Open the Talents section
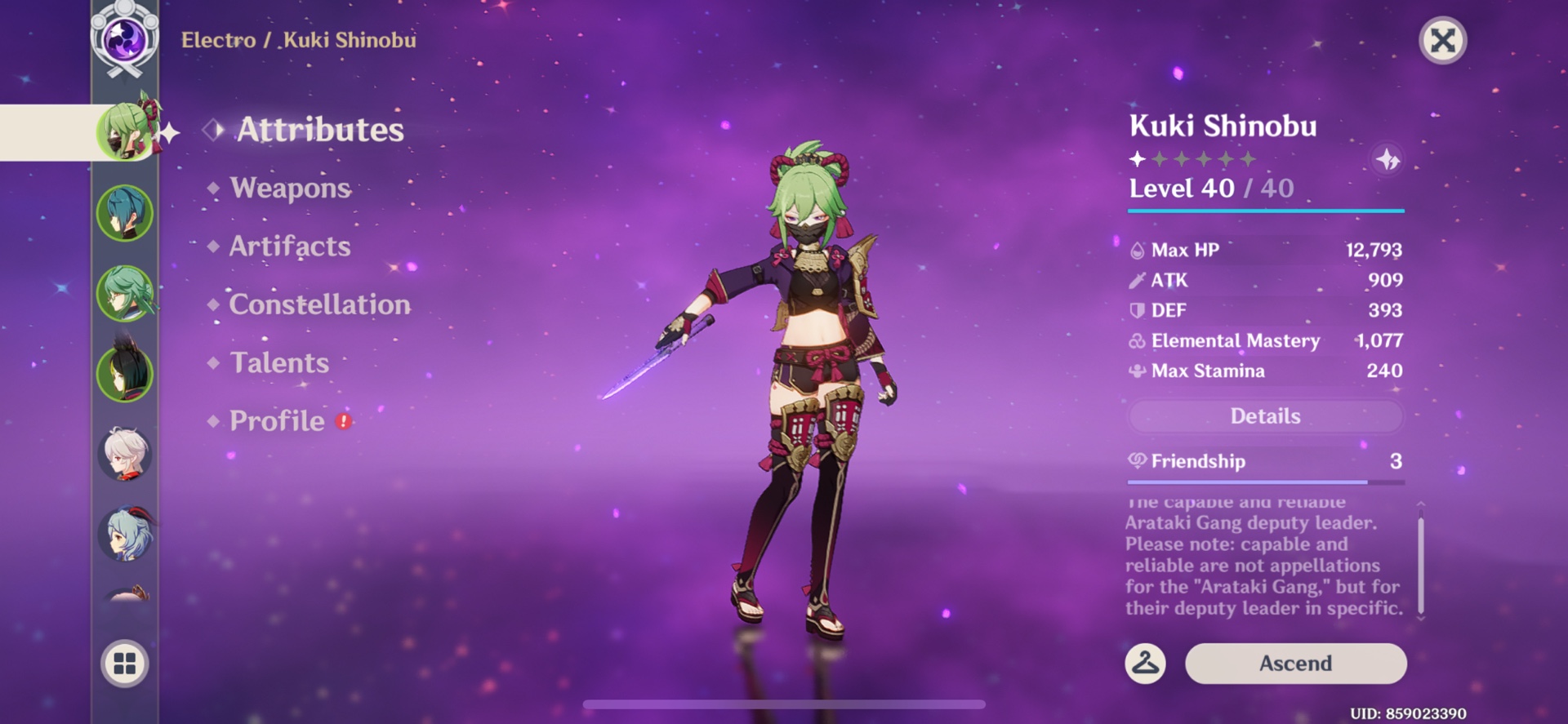The width and height of the screenshot is (1568, 724). click(x=278, y=363)
